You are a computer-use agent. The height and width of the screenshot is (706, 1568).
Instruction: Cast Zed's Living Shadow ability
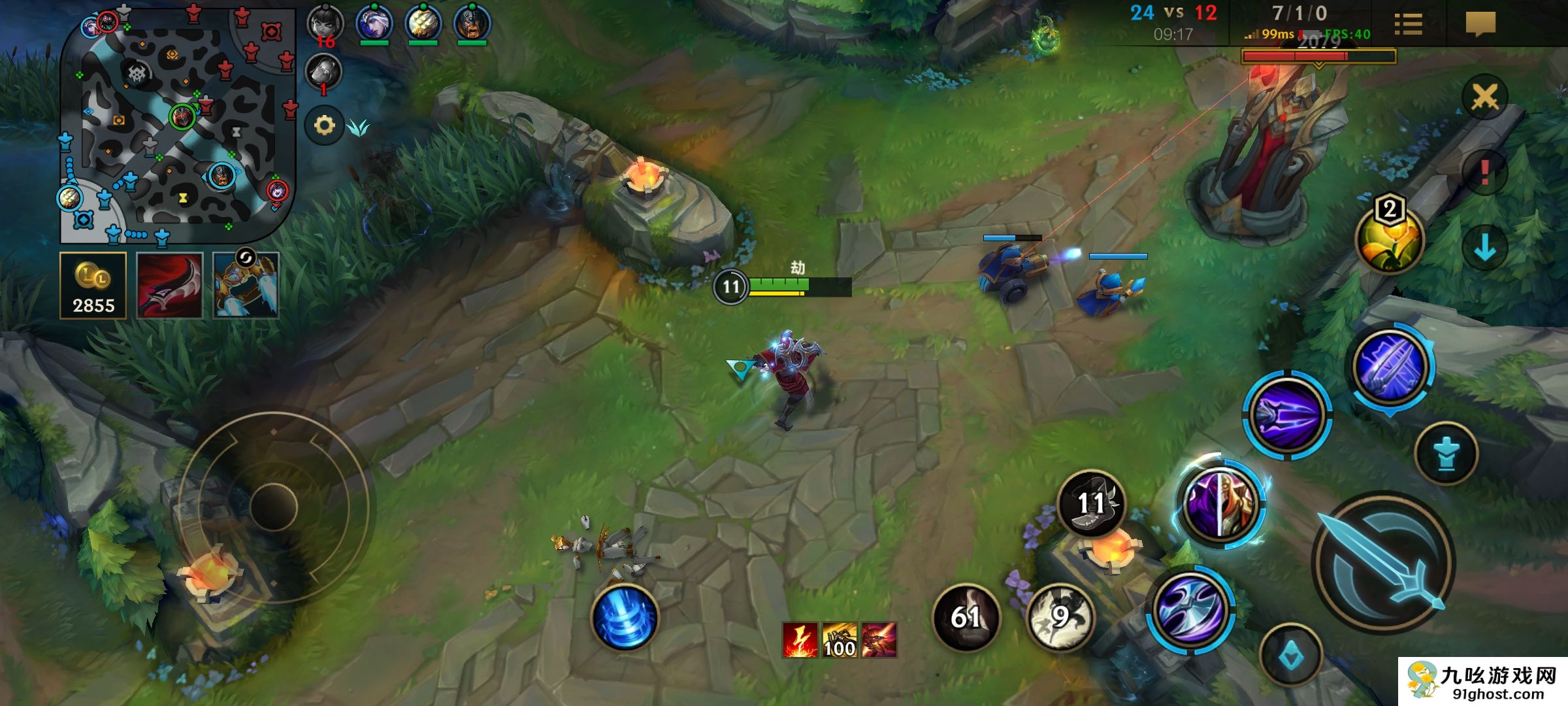click(1220, 505)
